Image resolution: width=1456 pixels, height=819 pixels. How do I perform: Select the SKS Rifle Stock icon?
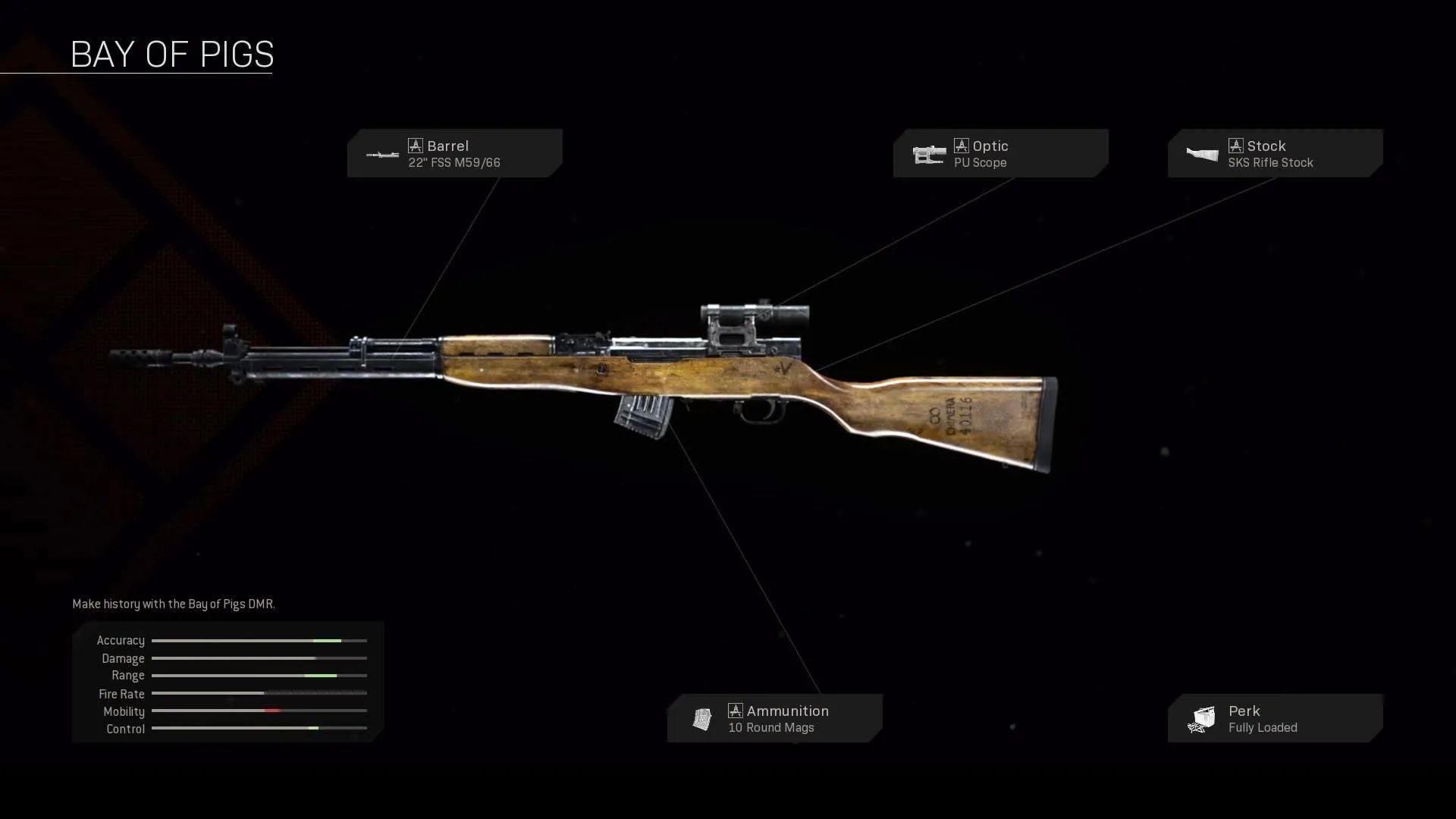pos(1202,154)
